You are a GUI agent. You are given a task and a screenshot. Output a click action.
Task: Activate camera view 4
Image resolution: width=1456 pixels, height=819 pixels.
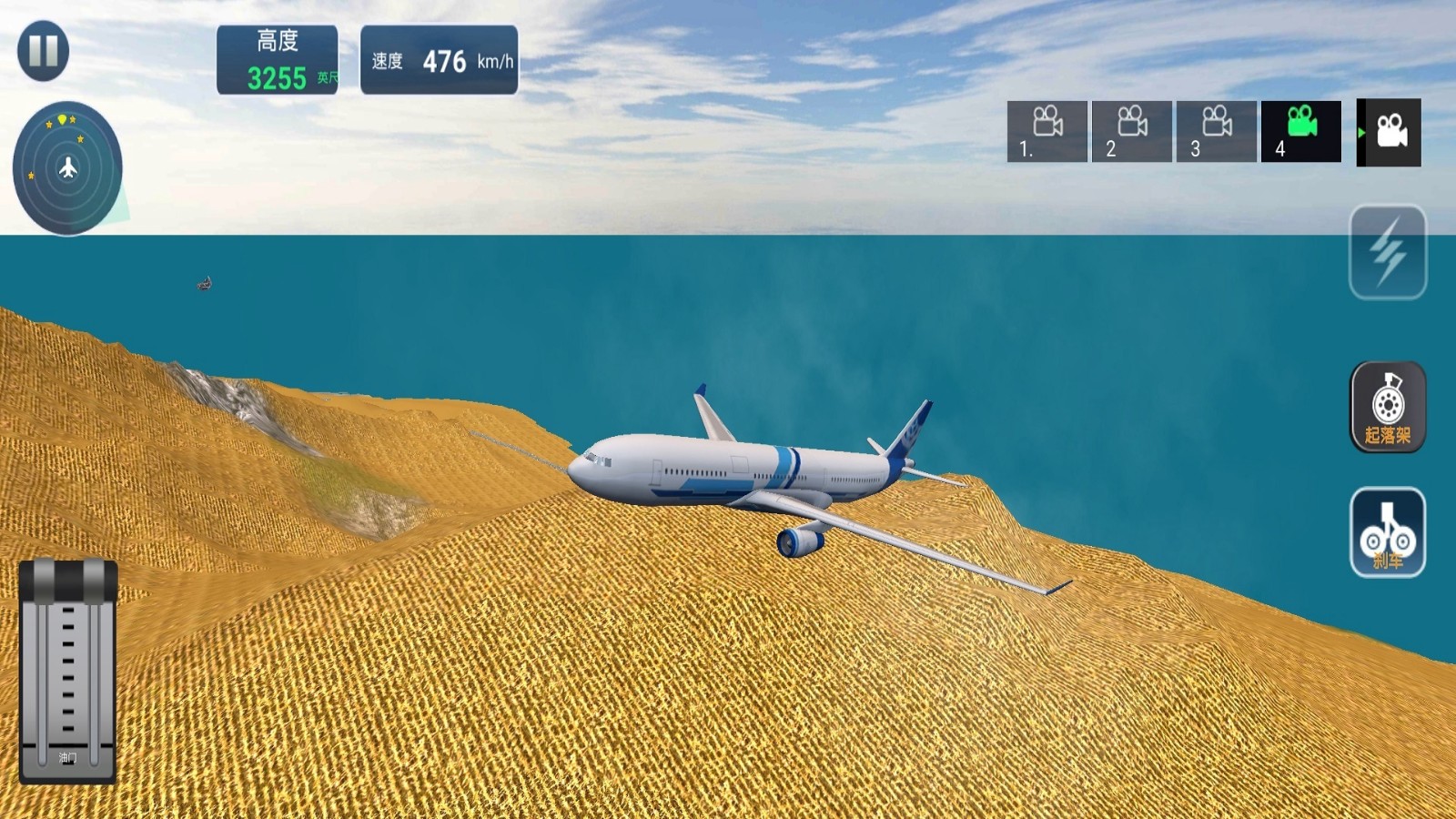point(1300,132)
